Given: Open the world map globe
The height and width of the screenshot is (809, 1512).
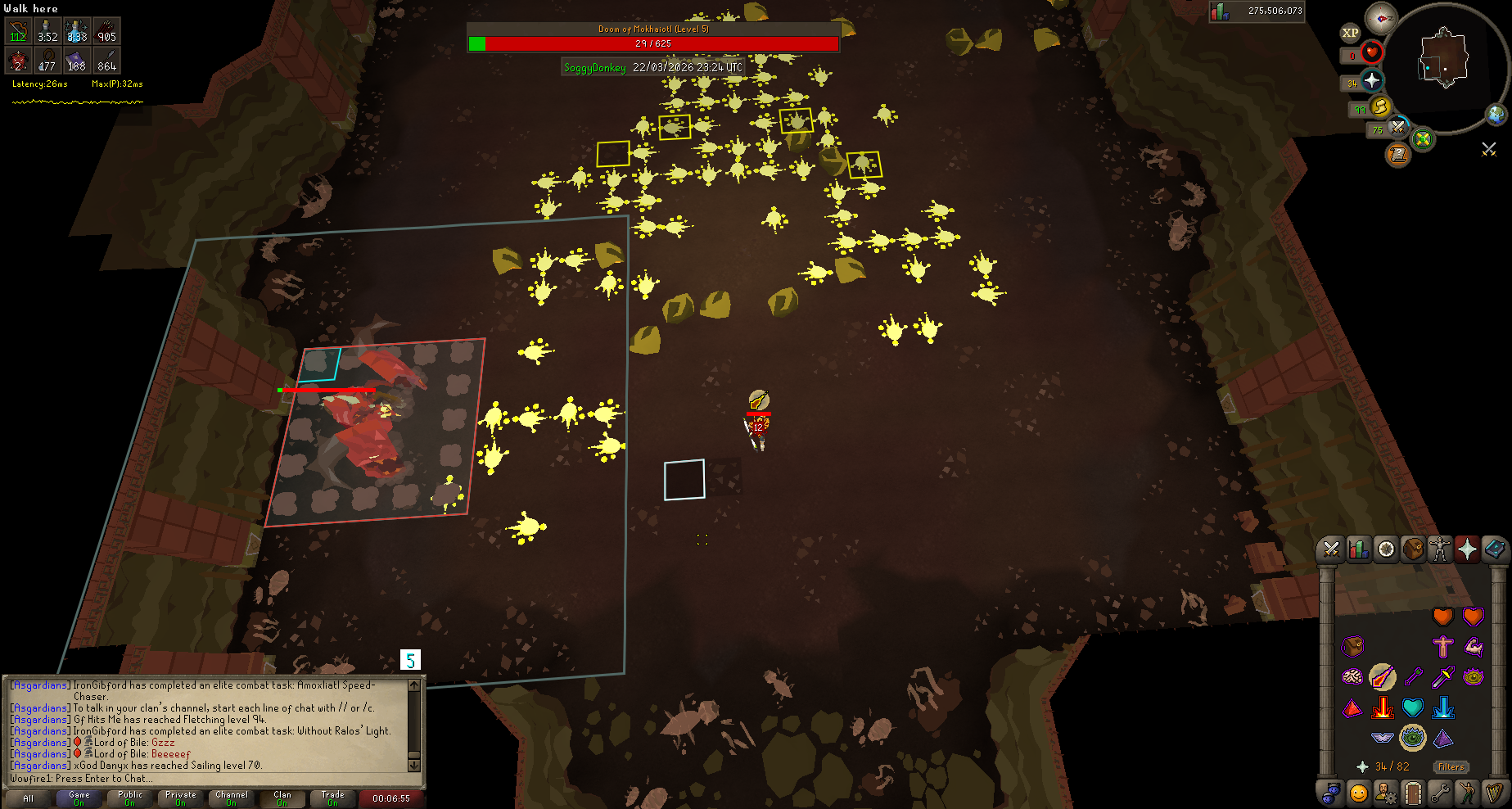Looking at the screenshot, I should tap(1496, 115).
